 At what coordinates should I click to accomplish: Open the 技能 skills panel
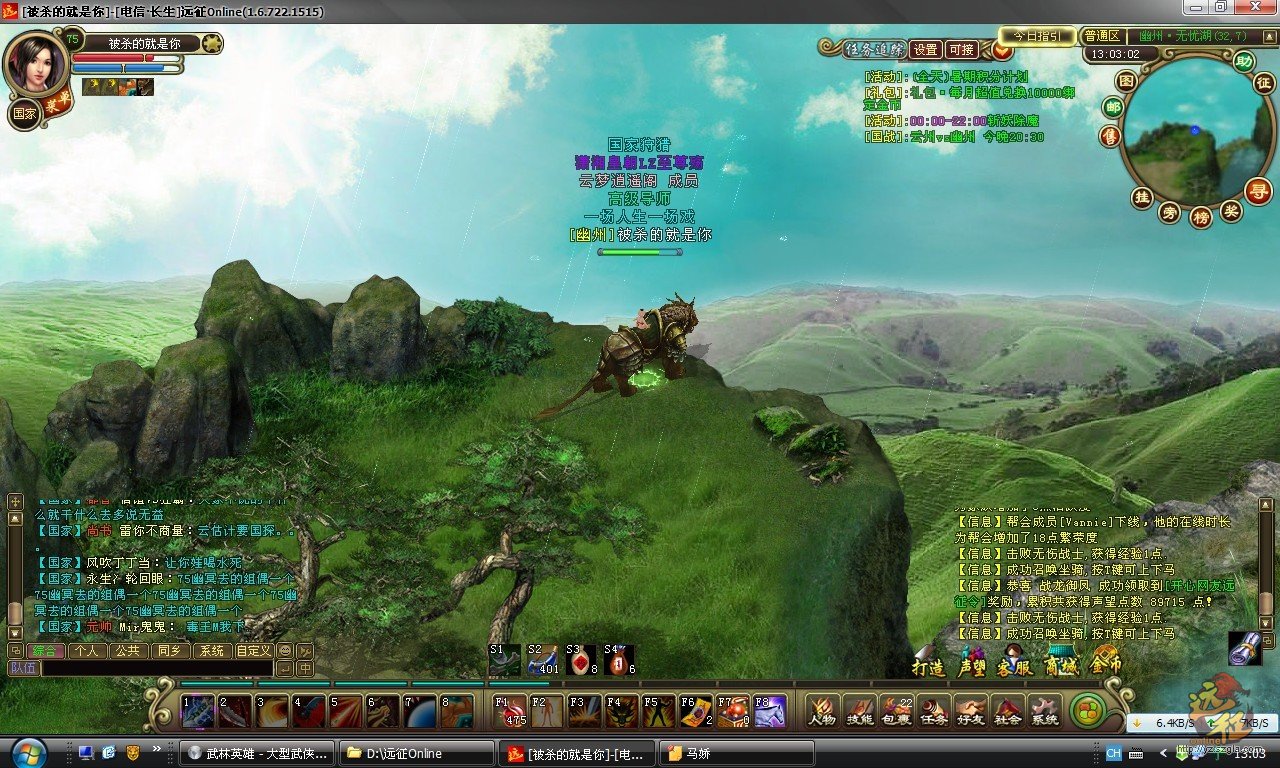[x=859, y=710]
